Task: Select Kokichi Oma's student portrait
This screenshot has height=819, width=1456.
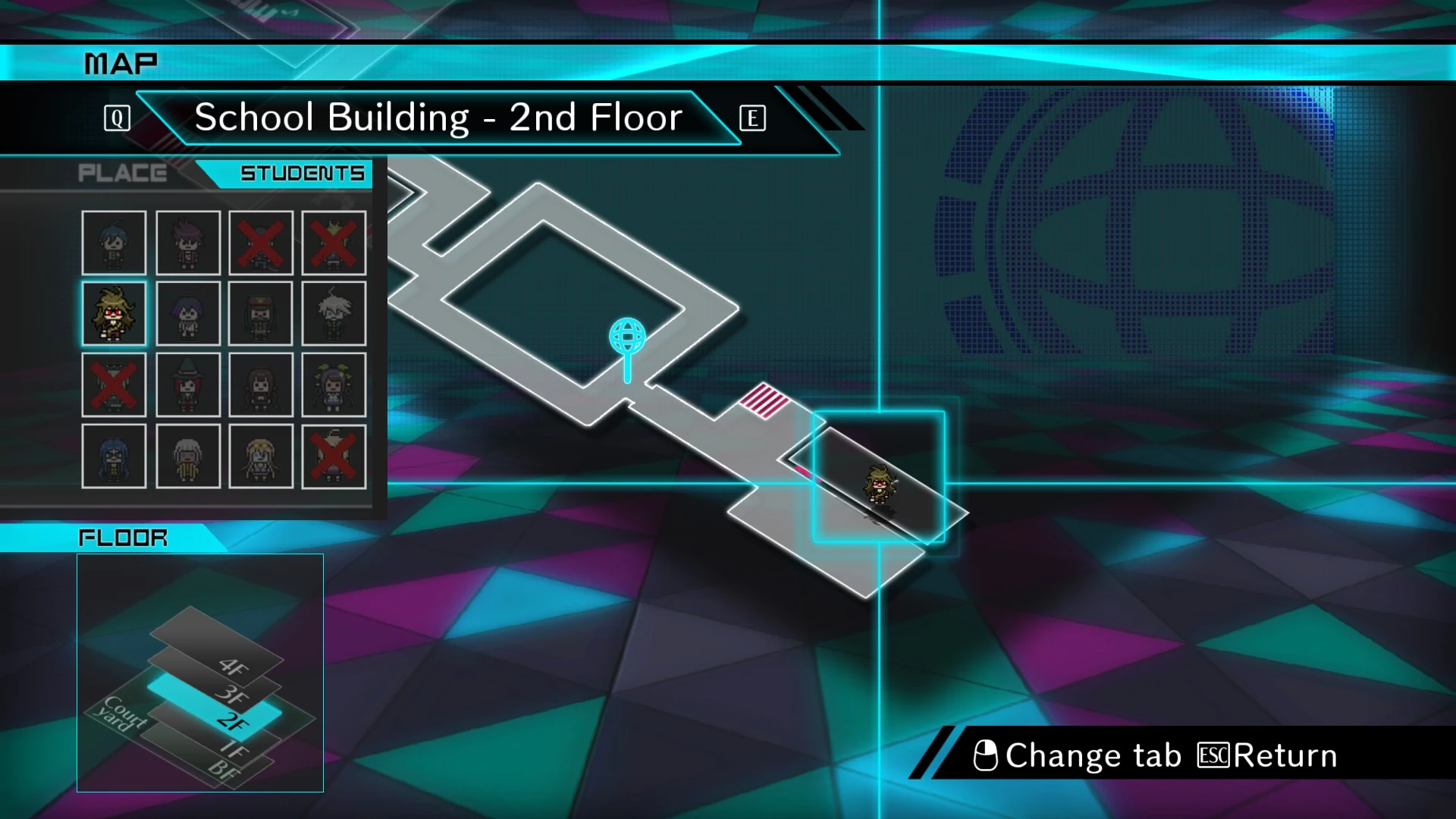Action: click(x=187, y=313)
